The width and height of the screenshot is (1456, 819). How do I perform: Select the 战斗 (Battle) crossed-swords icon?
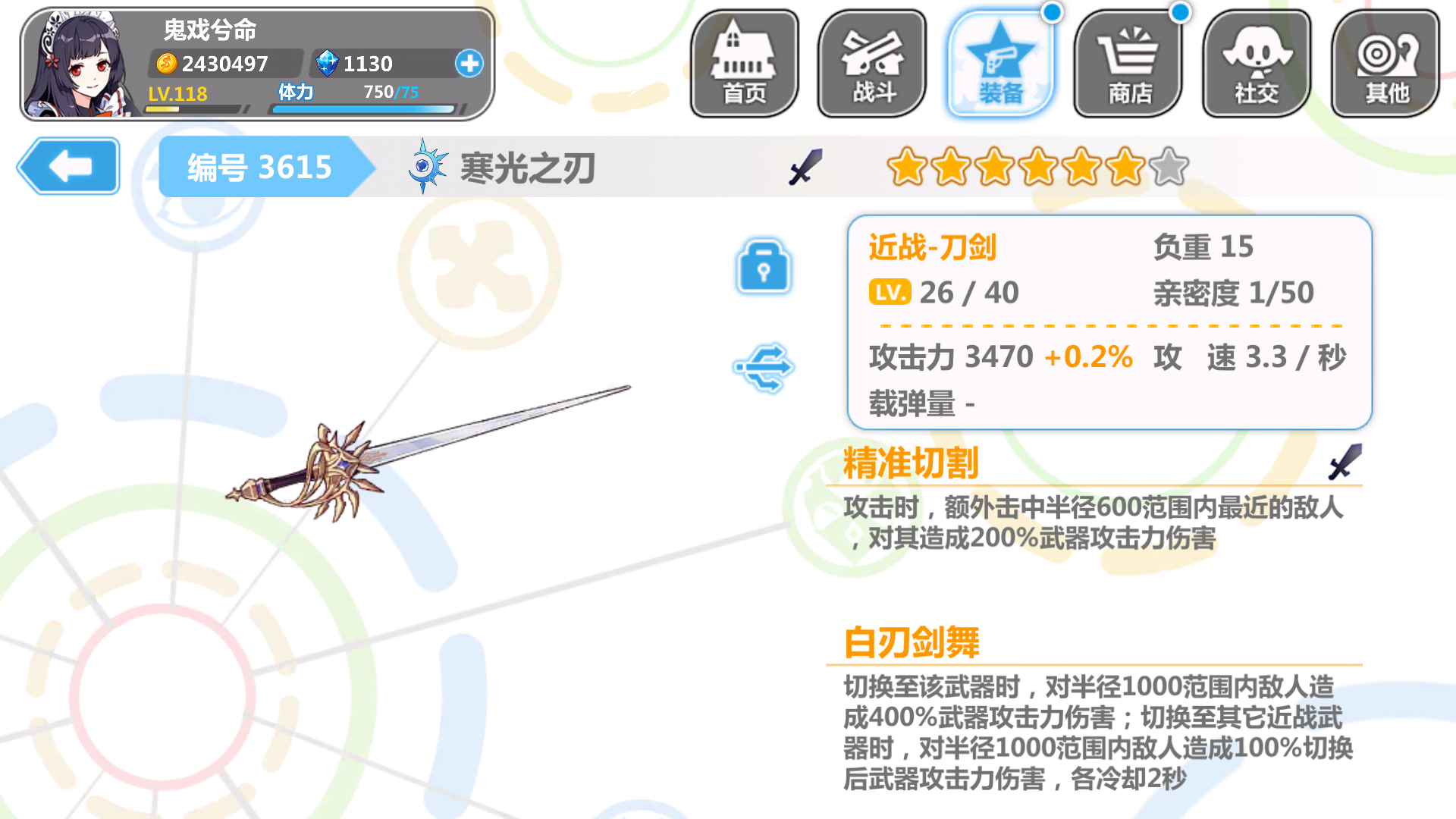871,62
